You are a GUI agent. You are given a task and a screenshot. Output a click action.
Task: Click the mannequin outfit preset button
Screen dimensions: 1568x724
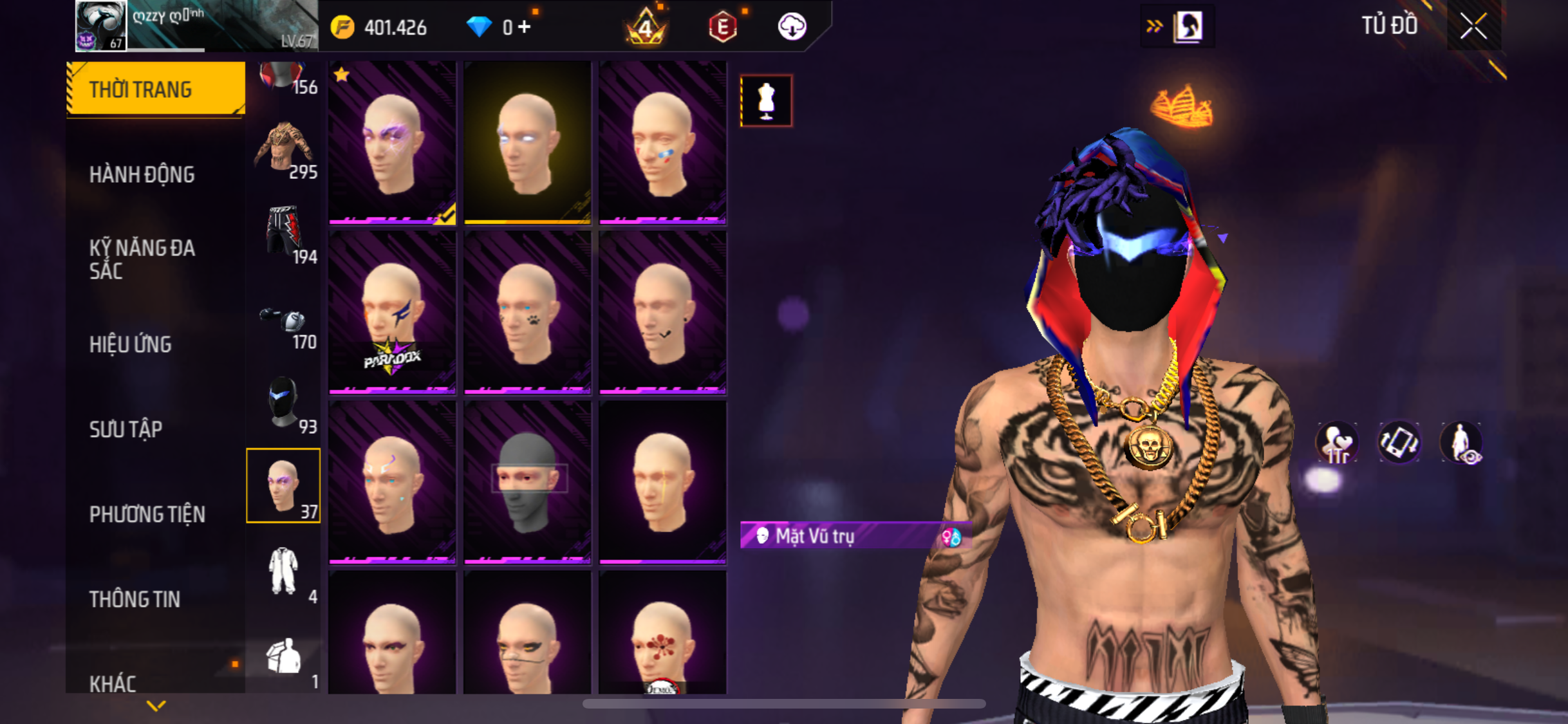coord(766,101)
